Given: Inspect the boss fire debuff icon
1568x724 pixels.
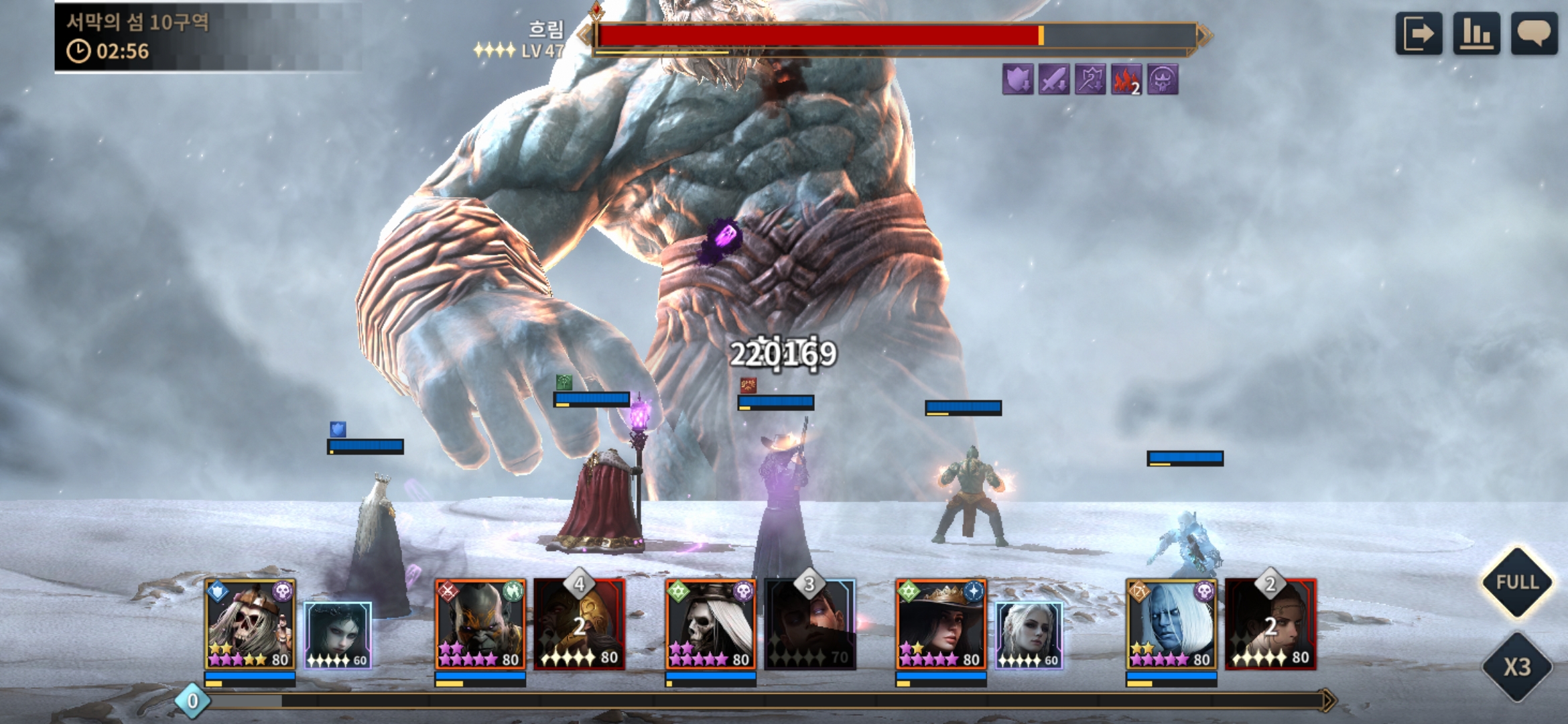Looking at the screenshot, I should click(x=1126, y=80).
